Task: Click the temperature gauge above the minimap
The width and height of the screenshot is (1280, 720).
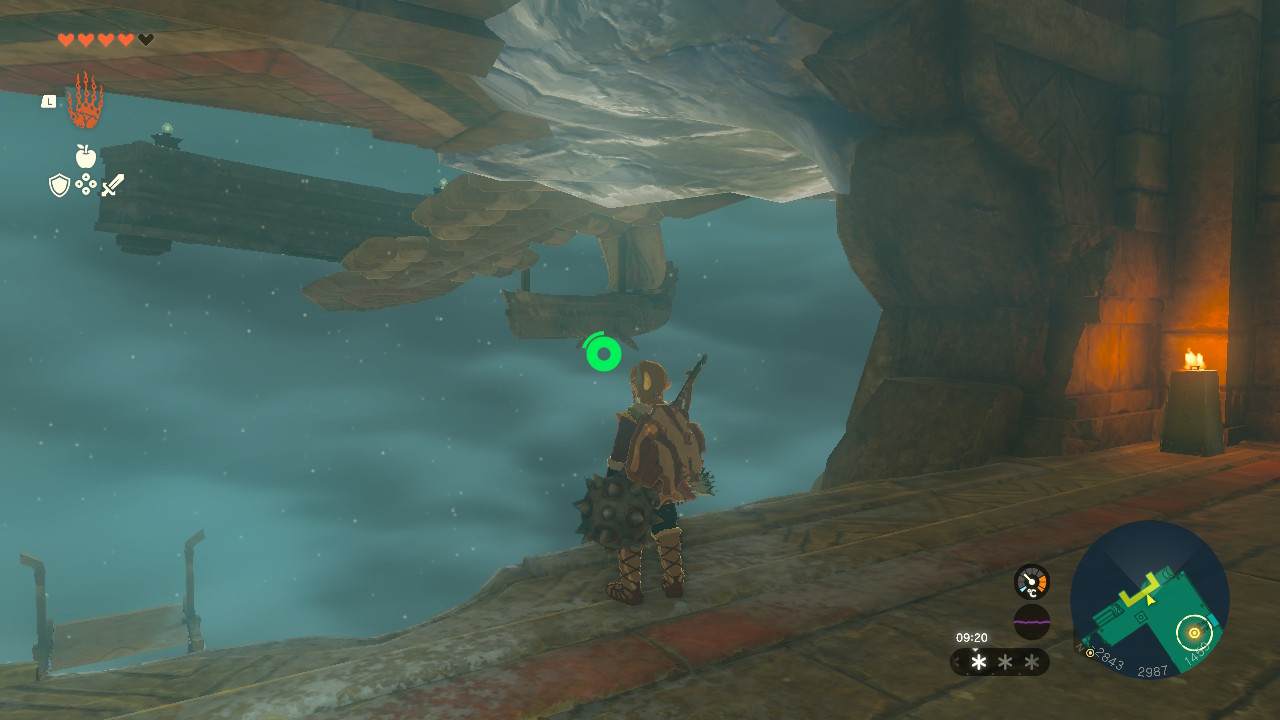Action: (1032, 583)
